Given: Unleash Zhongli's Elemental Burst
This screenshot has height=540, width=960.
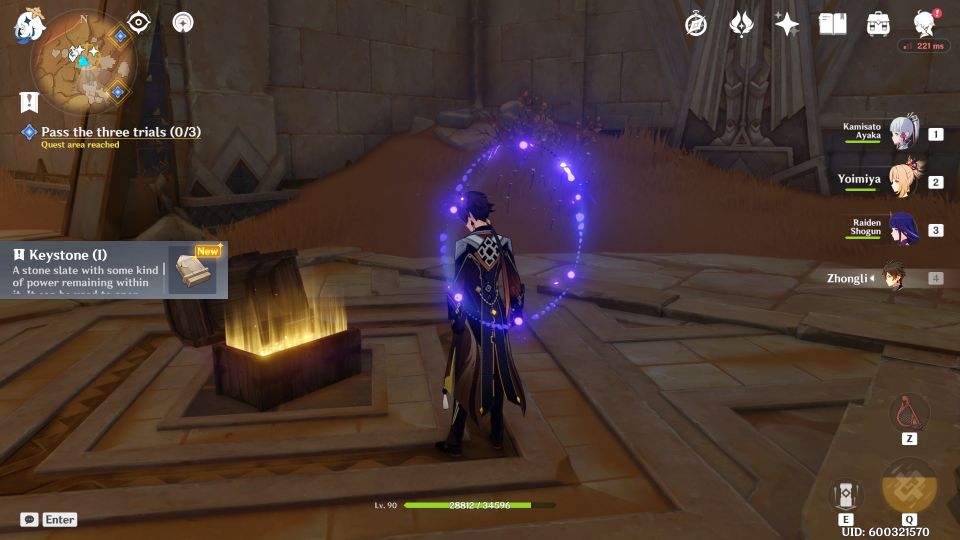Looking at the screenshot, I should 909,488.
